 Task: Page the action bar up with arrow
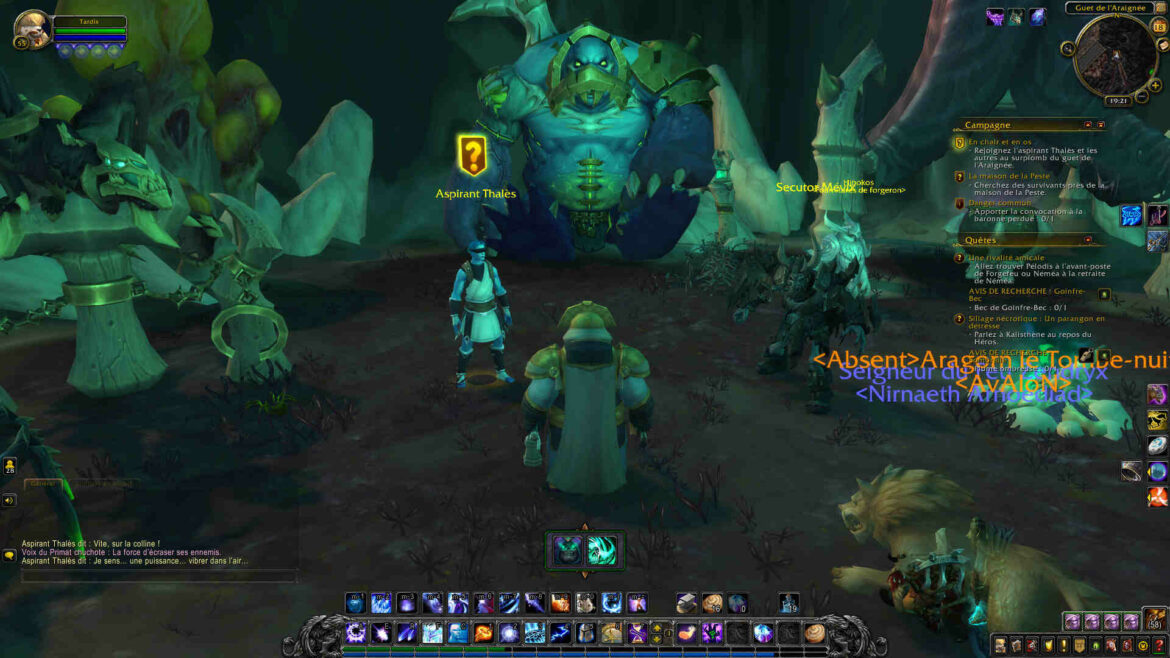[657, 627]
